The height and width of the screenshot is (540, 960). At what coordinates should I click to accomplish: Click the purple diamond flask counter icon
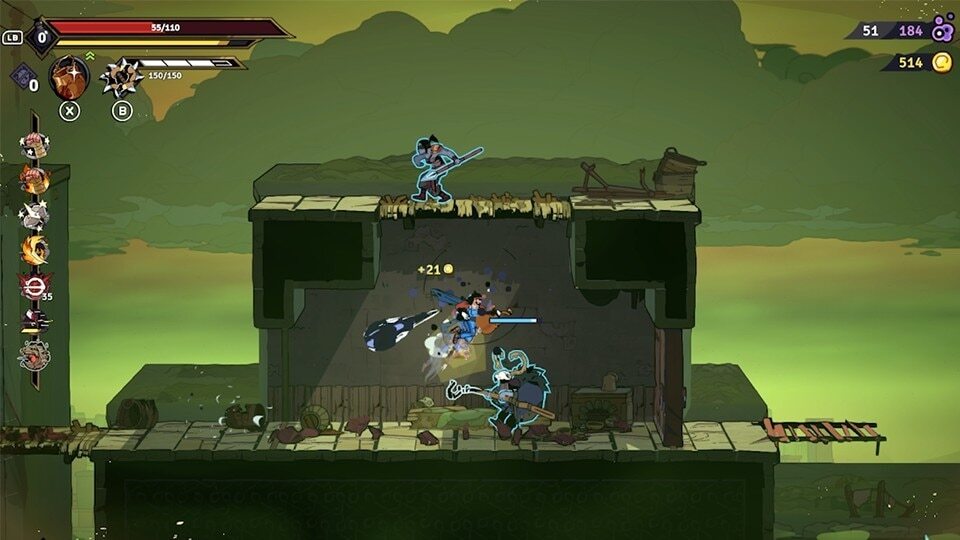point(22,77)
